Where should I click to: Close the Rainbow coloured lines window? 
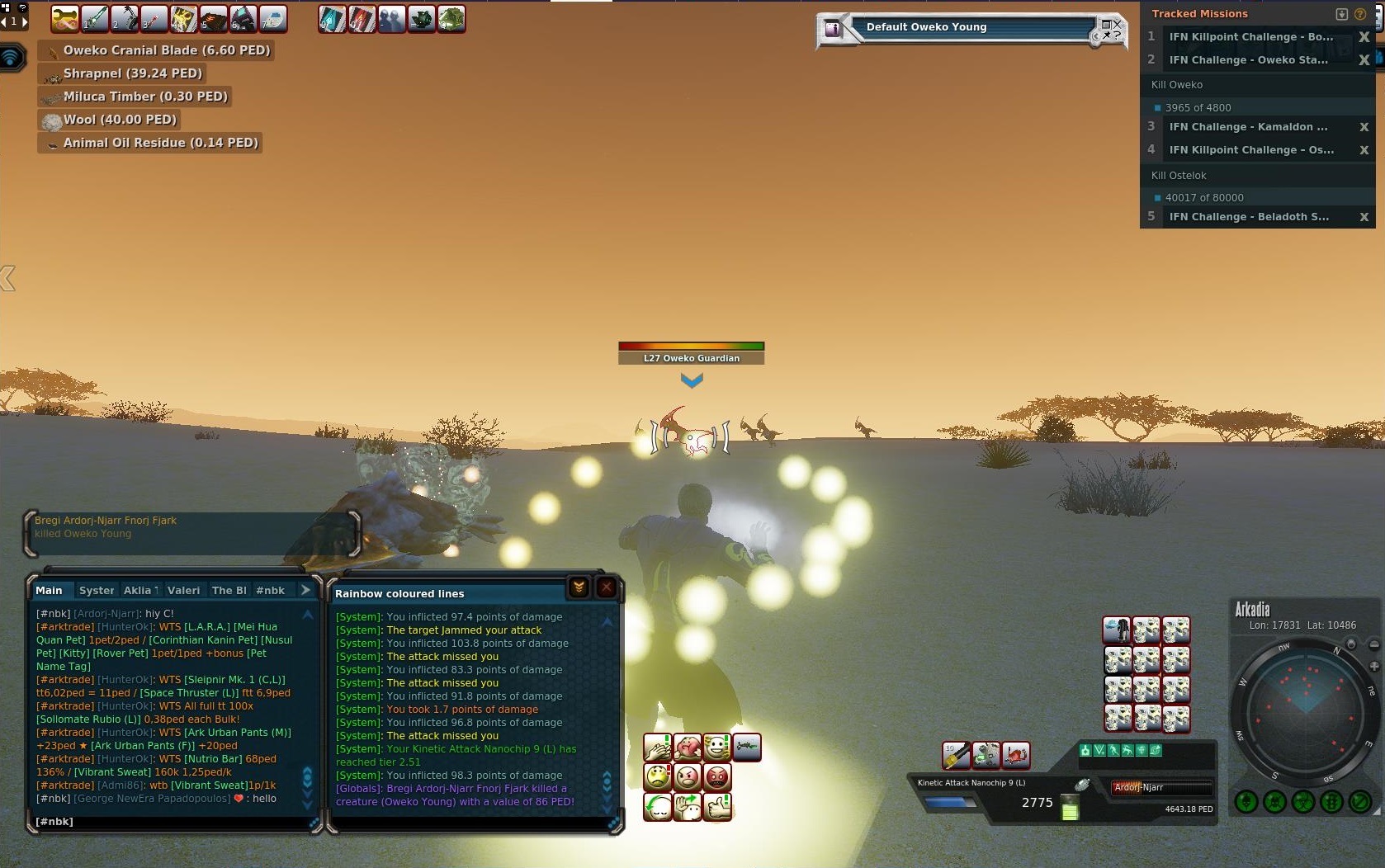(x=606, y=587)
